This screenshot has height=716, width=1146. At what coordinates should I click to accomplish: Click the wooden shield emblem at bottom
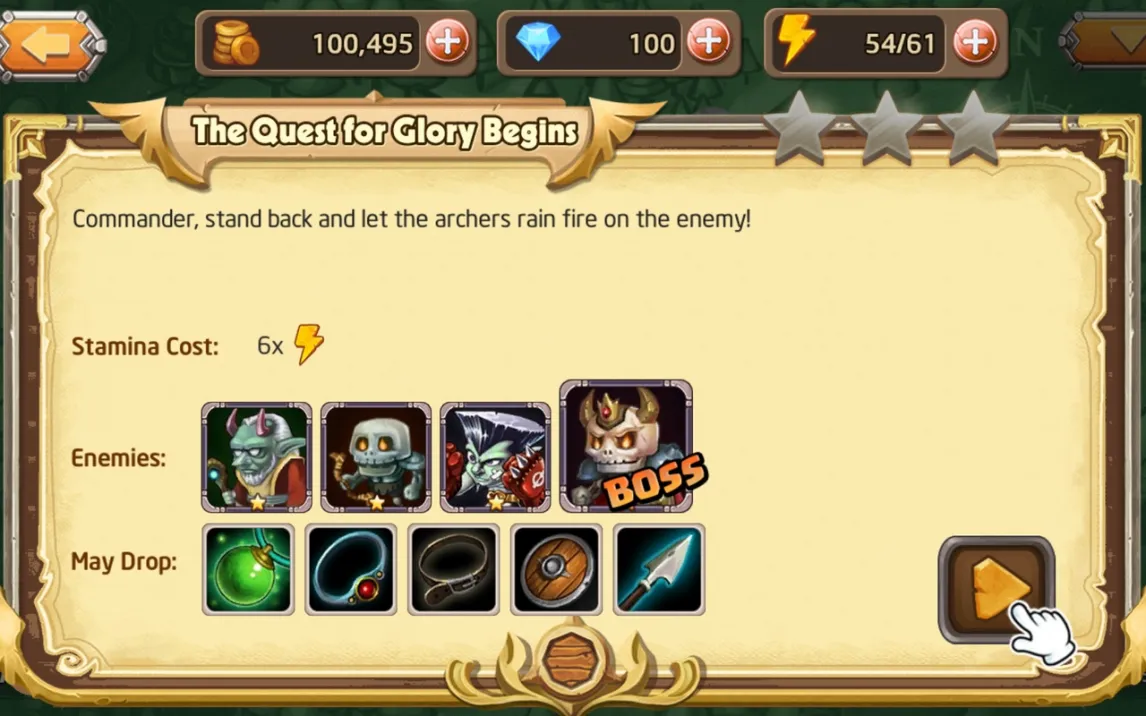pyautogui.click(x=572, y=661)
